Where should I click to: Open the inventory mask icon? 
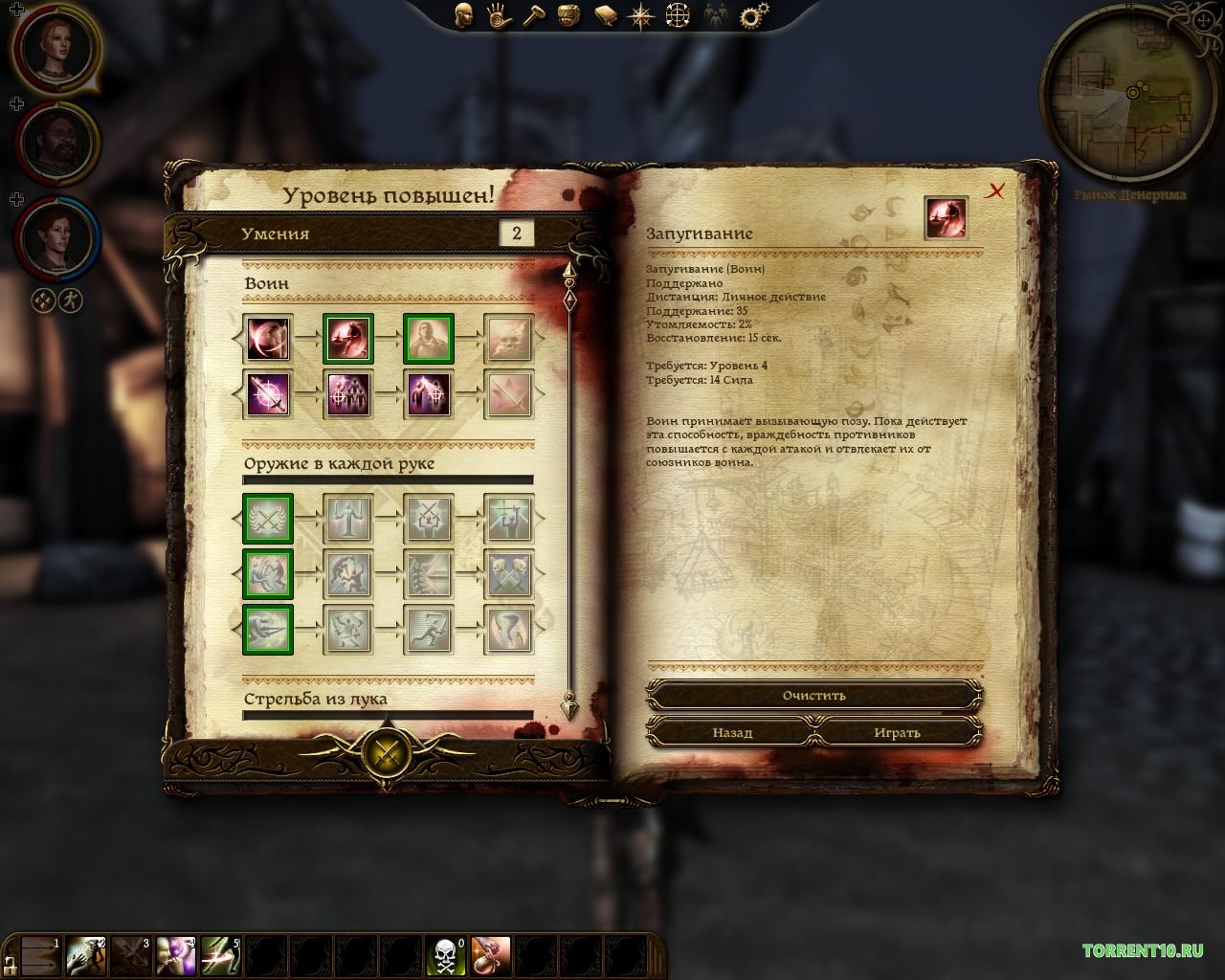[569, 15]
